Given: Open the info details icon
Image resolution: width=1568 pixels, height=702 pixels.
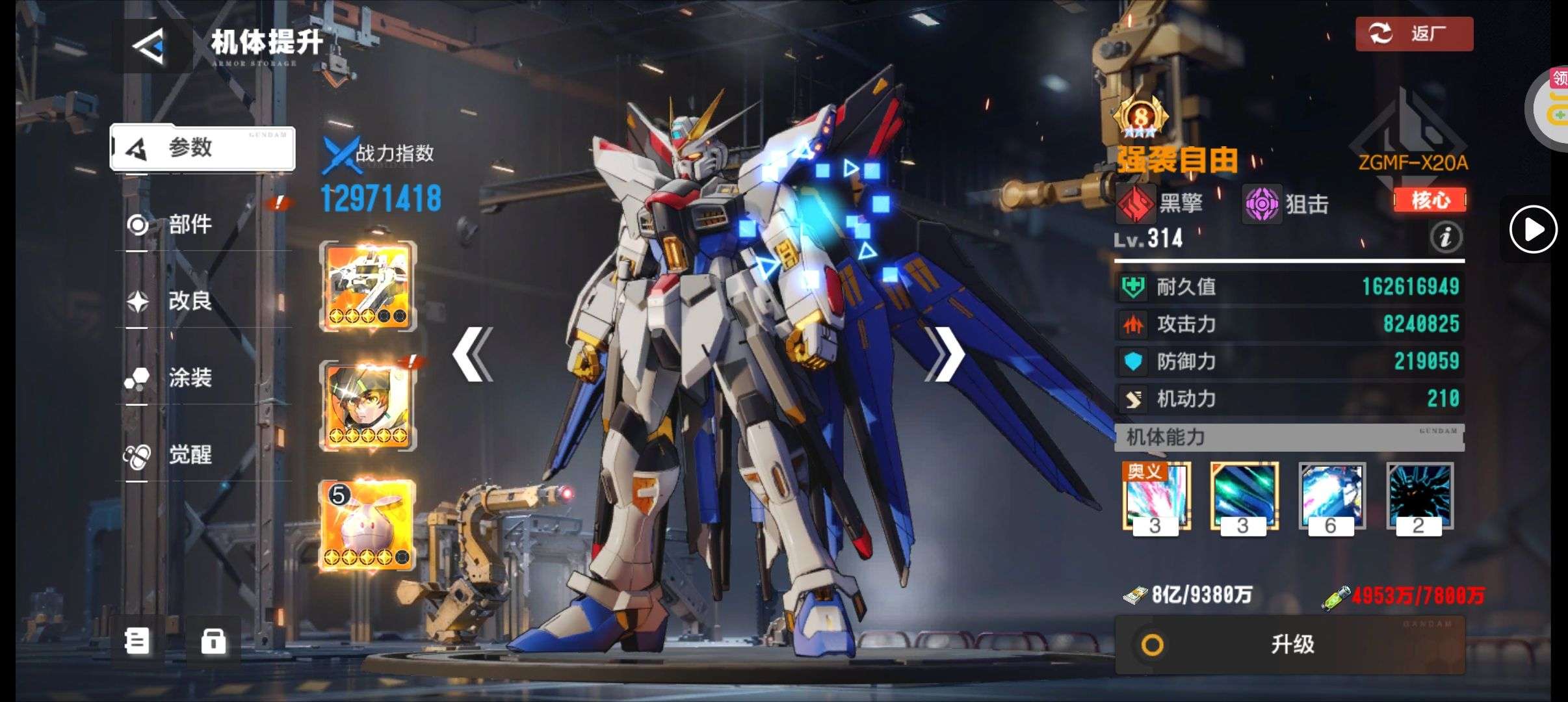Looking at the screenshot, I should point(1446,237).
